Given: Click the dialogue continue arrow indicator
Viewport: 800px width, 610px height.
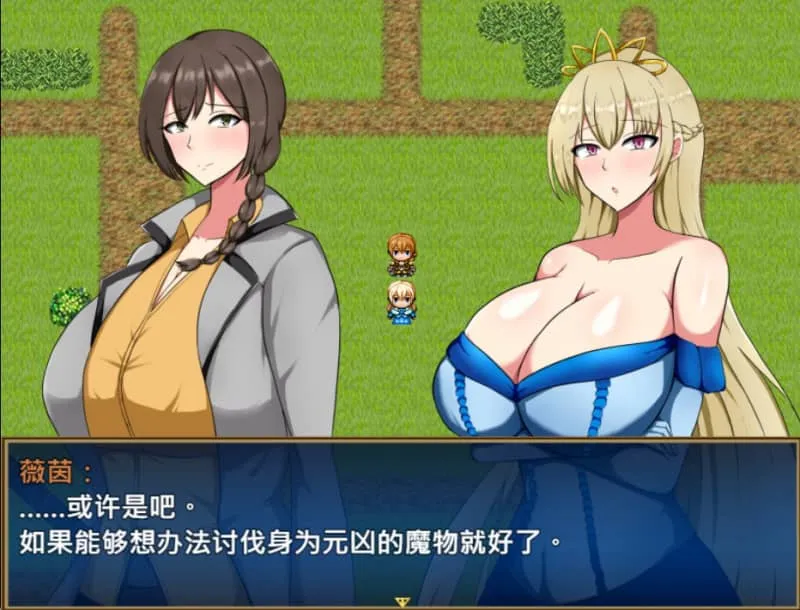Looking at the screenshot, I should pos(403,601).
